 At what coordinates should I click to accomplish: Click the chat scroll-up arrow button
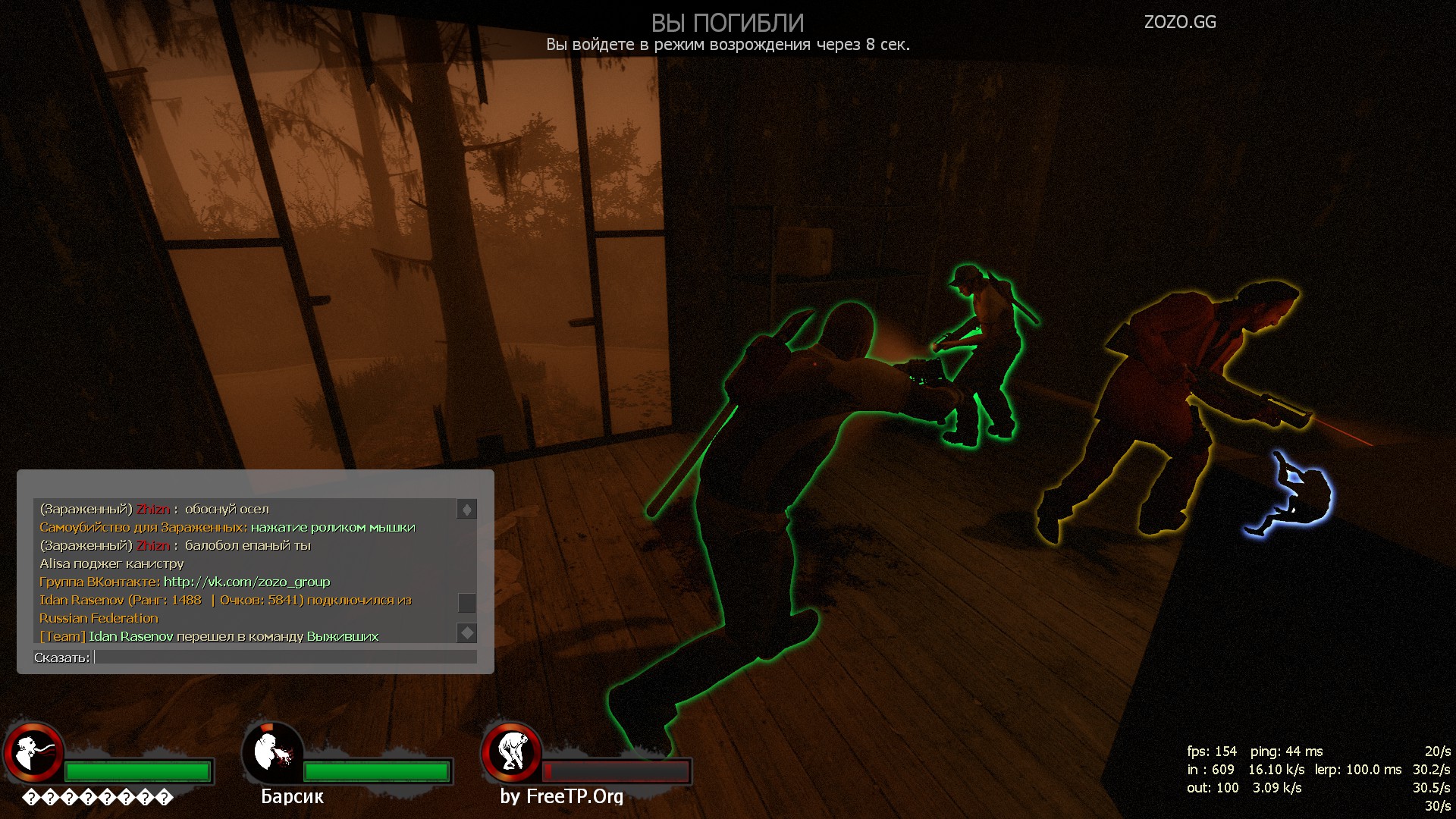[x=466, y=510]
